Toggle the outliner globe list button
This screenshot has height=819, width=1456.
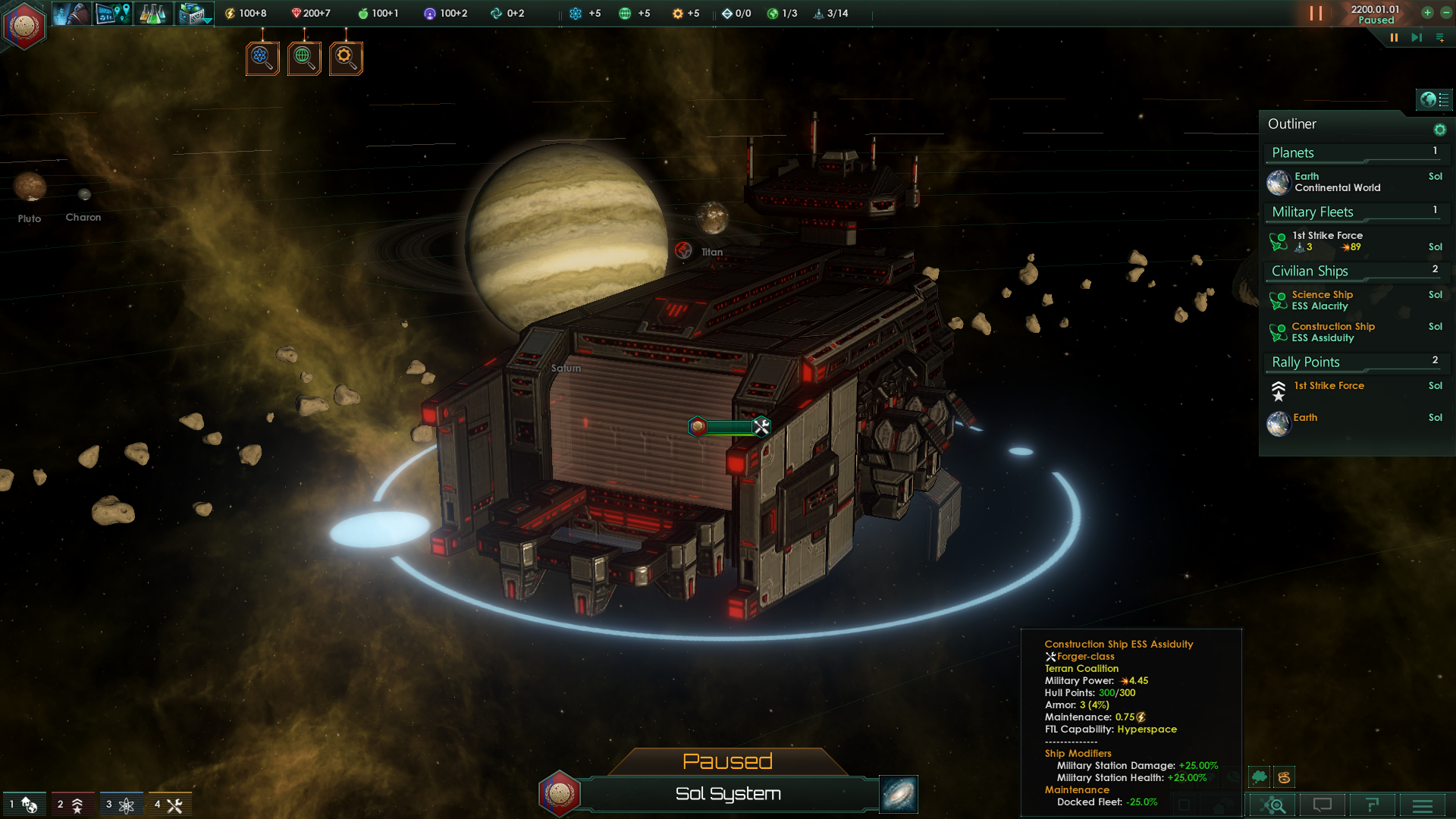click(x=1434, y=99)
